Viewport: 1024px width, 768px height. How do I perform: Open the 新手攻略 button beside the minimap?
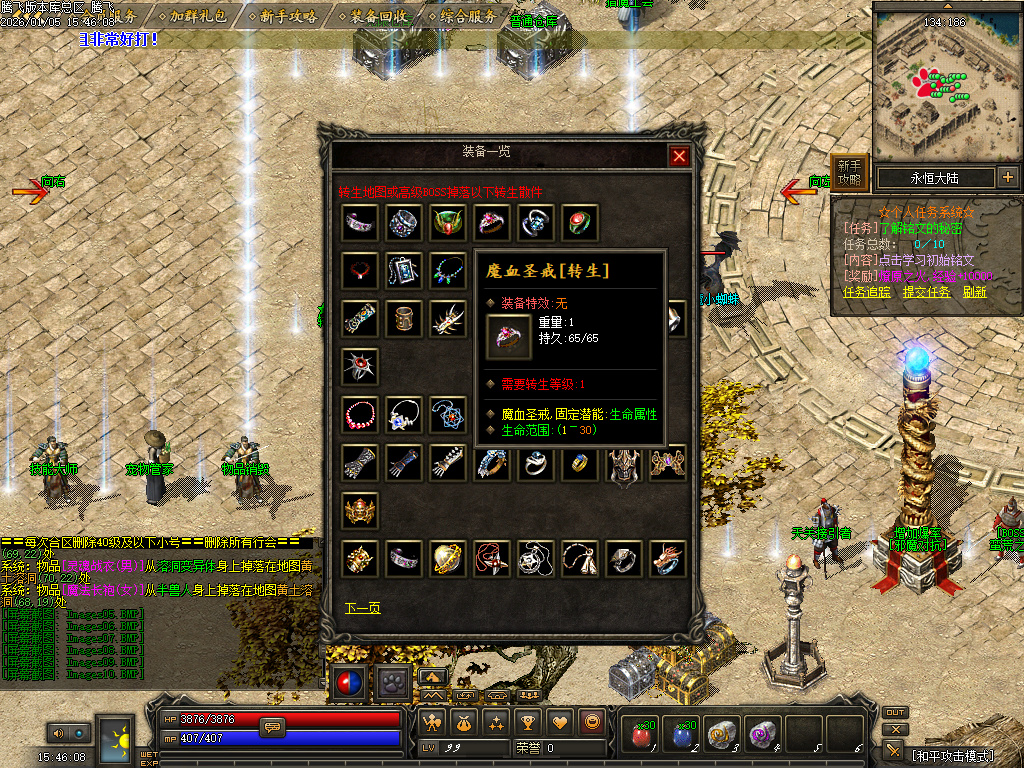coord(849,173)
